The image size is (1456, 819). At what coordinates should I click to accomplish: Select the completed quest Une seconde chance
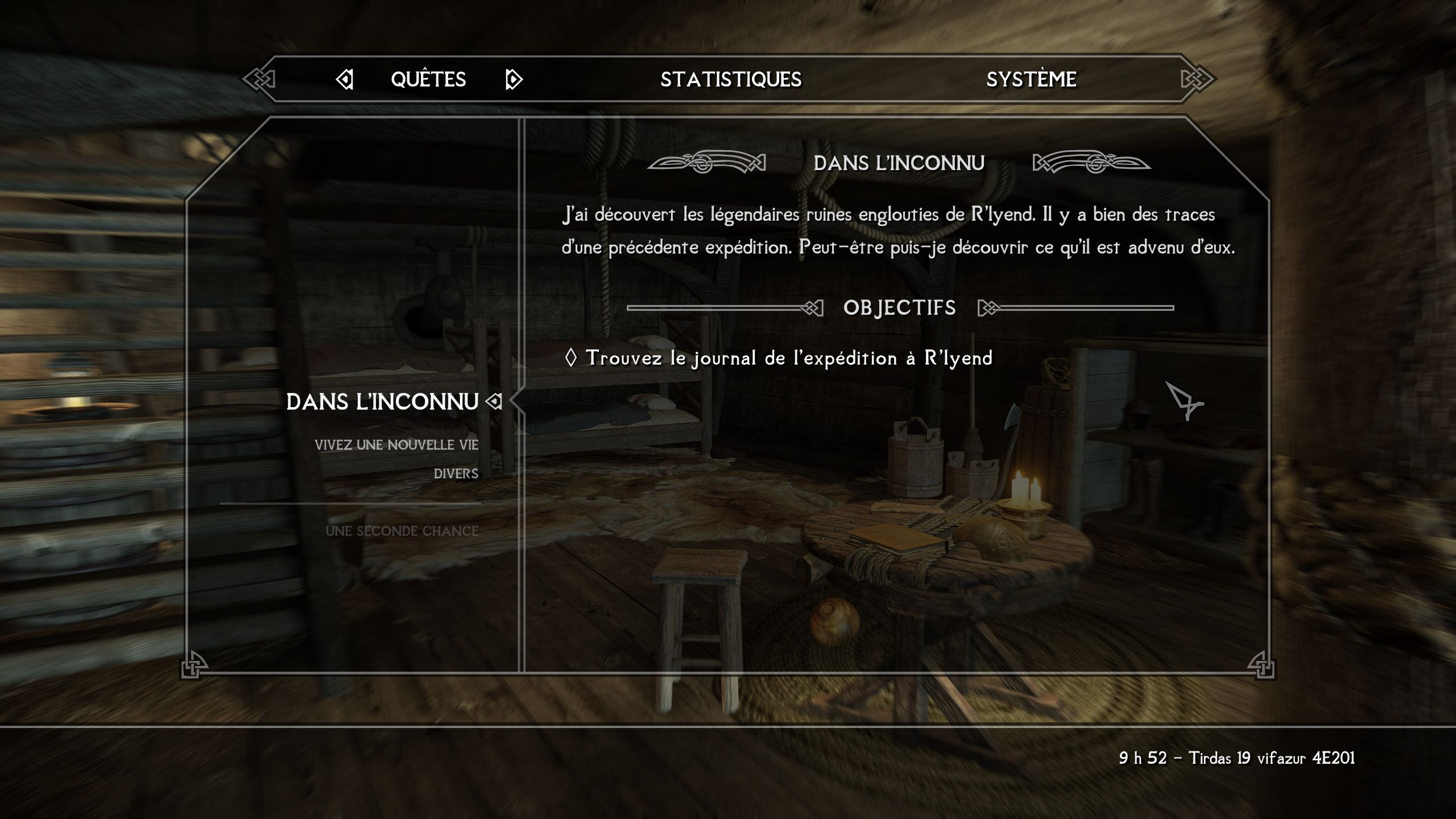pyautogui.click(x=402, y=531)
